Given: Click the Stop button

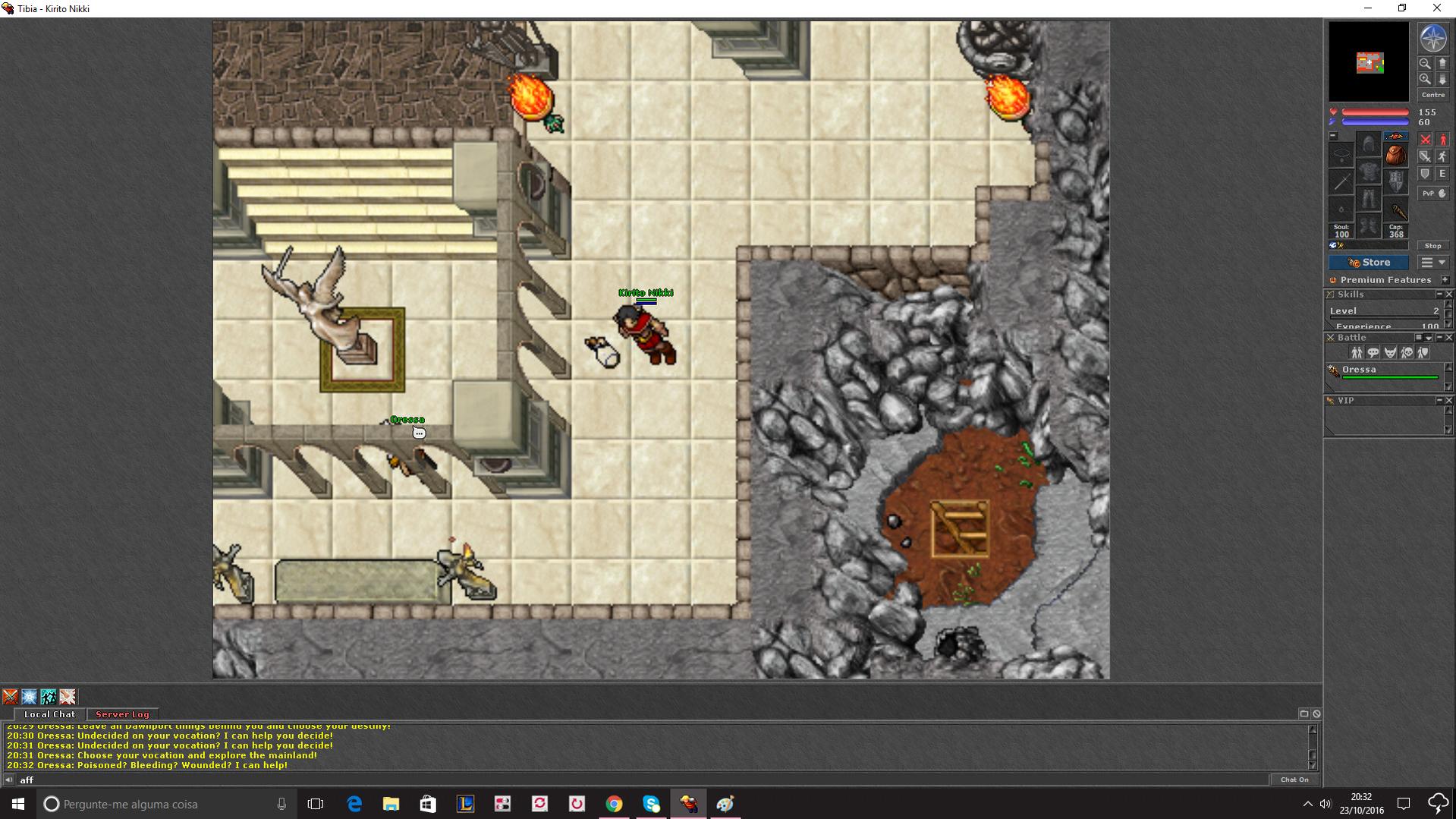Looking at the screenshot, I should (x=1432, y=246).
